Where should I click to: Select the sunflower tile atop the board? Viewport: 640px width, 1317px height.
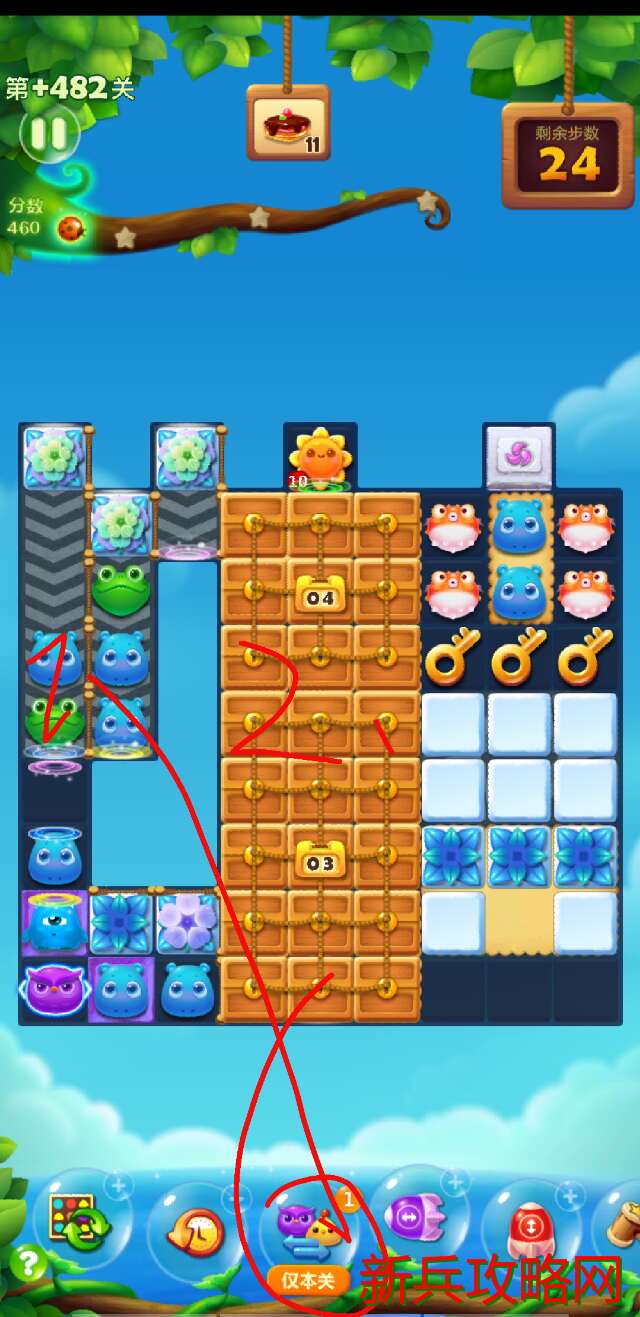coord(320,458)
